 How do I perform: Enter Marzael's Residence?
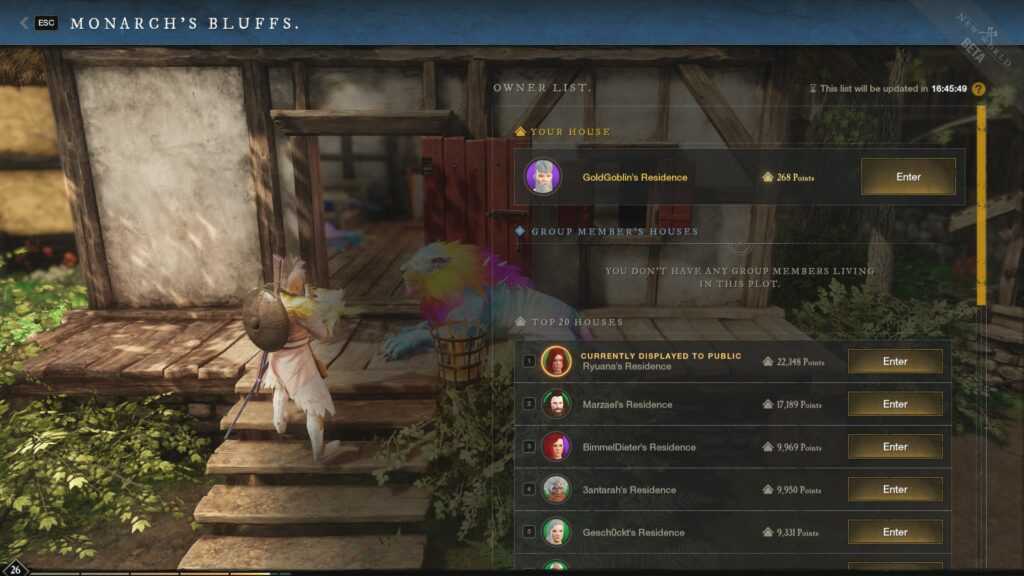point(895,404)
